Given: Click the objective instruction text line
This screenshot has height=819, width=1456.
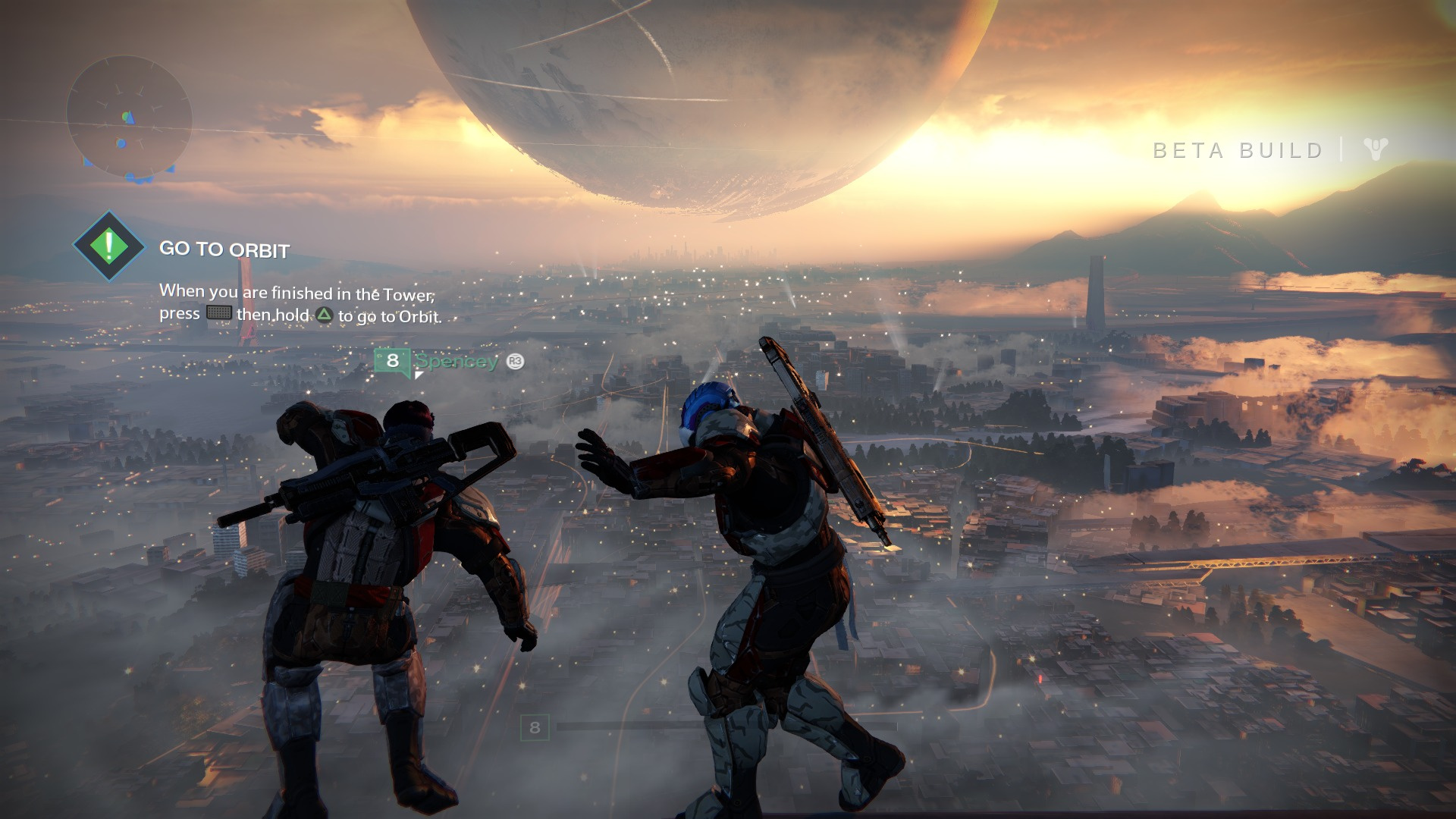Looking at the screenshot, I should click(296, 291).
